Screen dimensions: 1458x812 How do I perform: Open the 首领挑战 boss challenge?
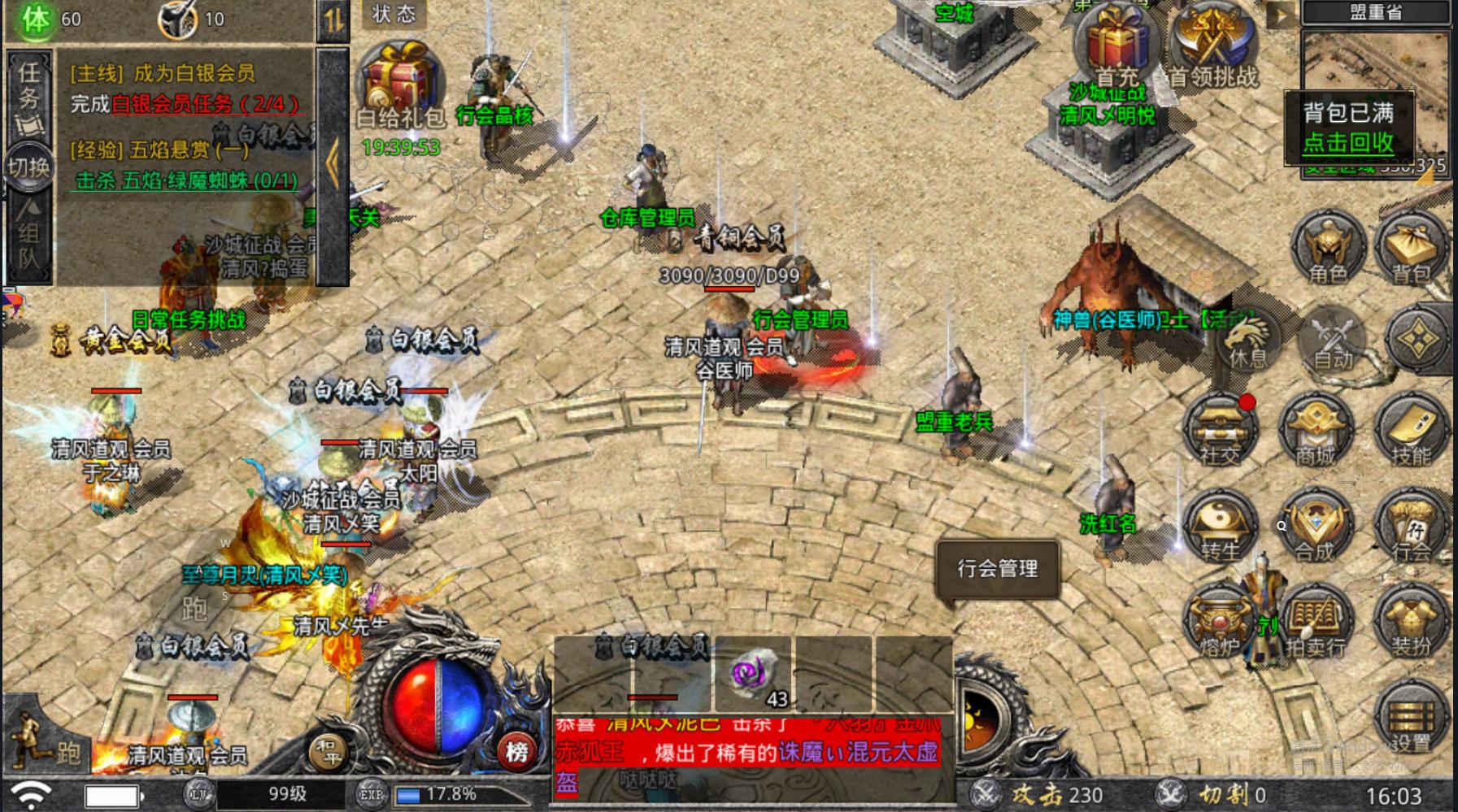(x=1213, y=47)
